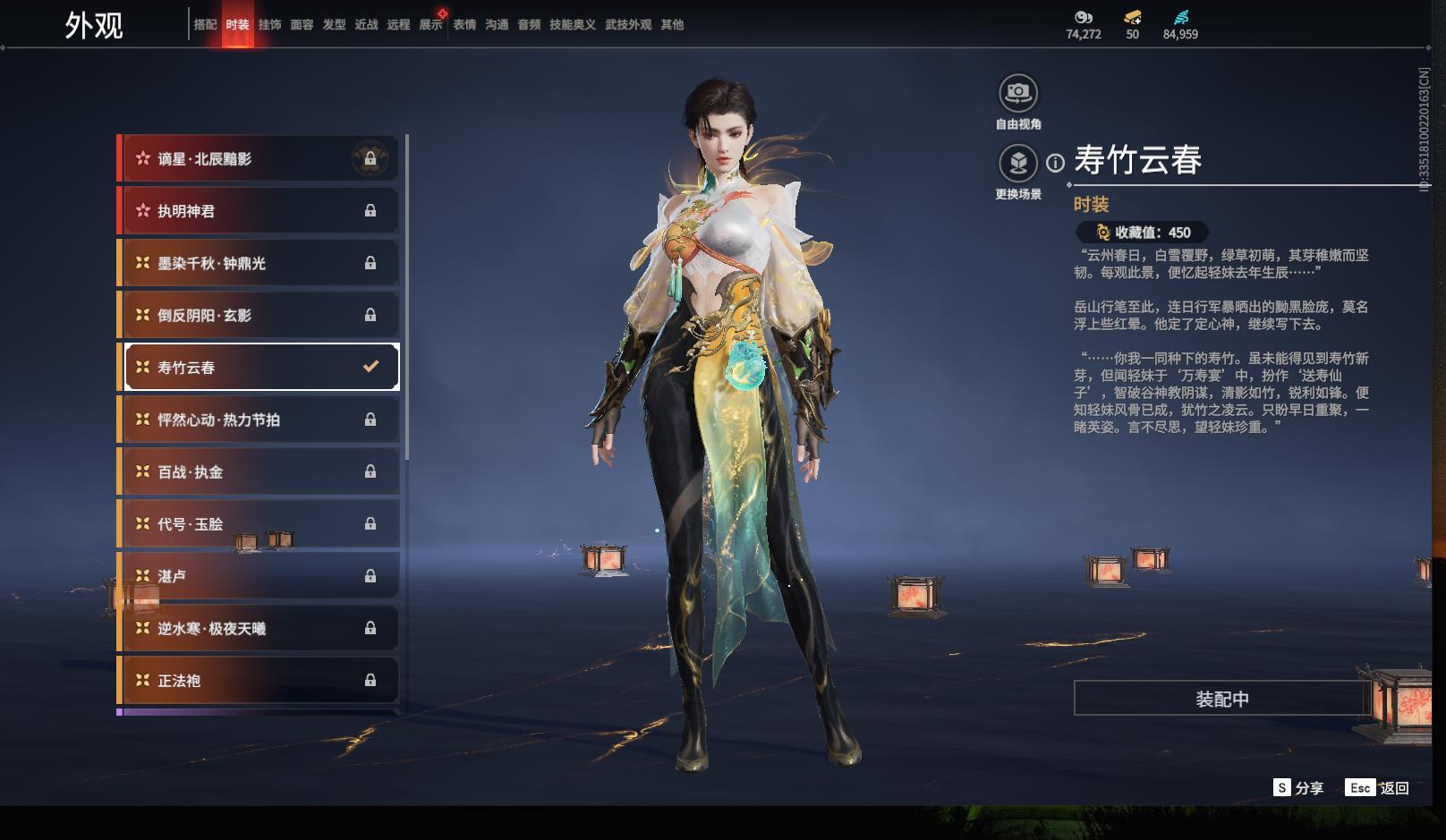Open the info icon beside 寿竹云春
Viewport: 1446px width, 840px height.
pyautogui.click(x=1056, y=163)
